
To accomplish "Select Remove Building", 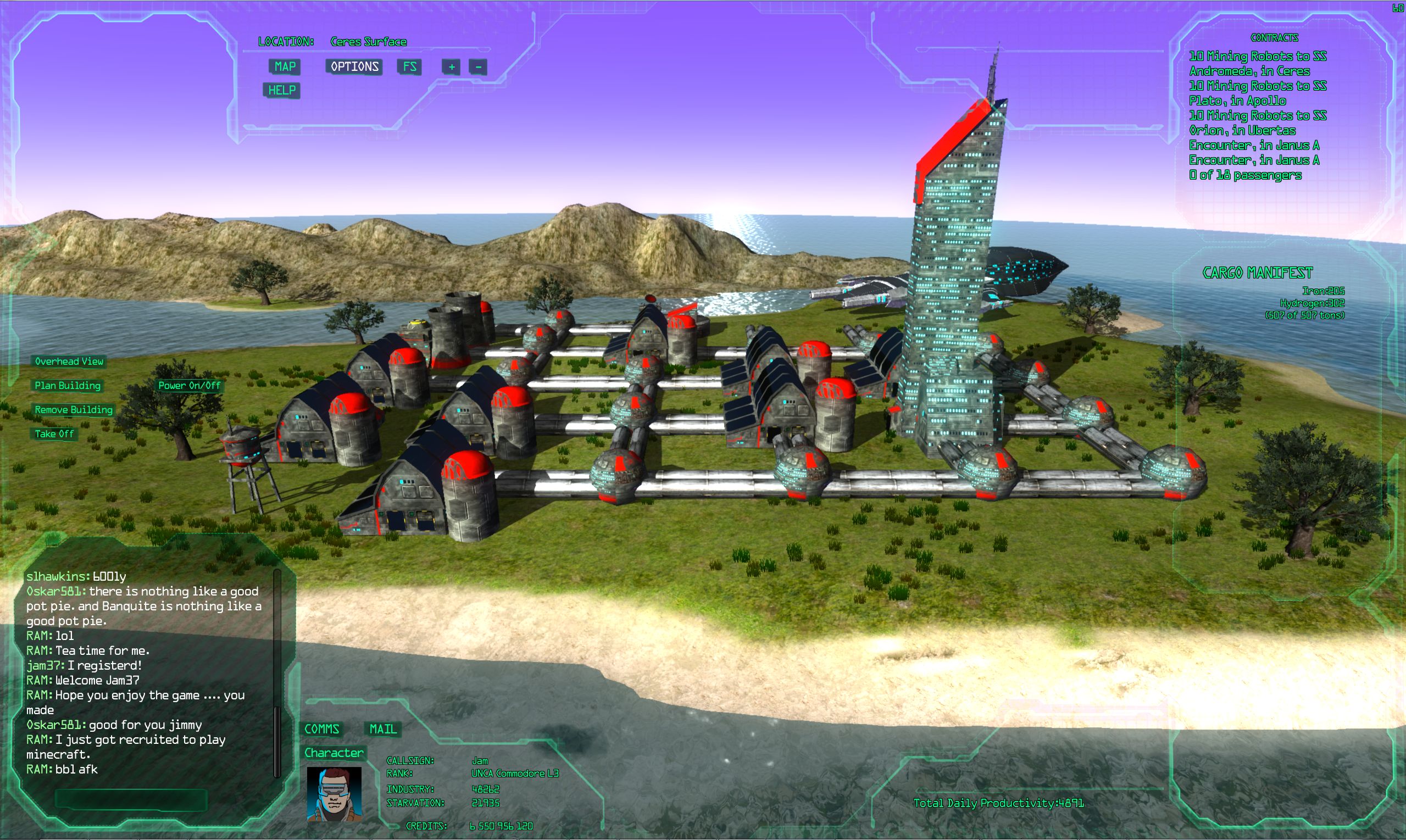I will [x=74, y=410].
